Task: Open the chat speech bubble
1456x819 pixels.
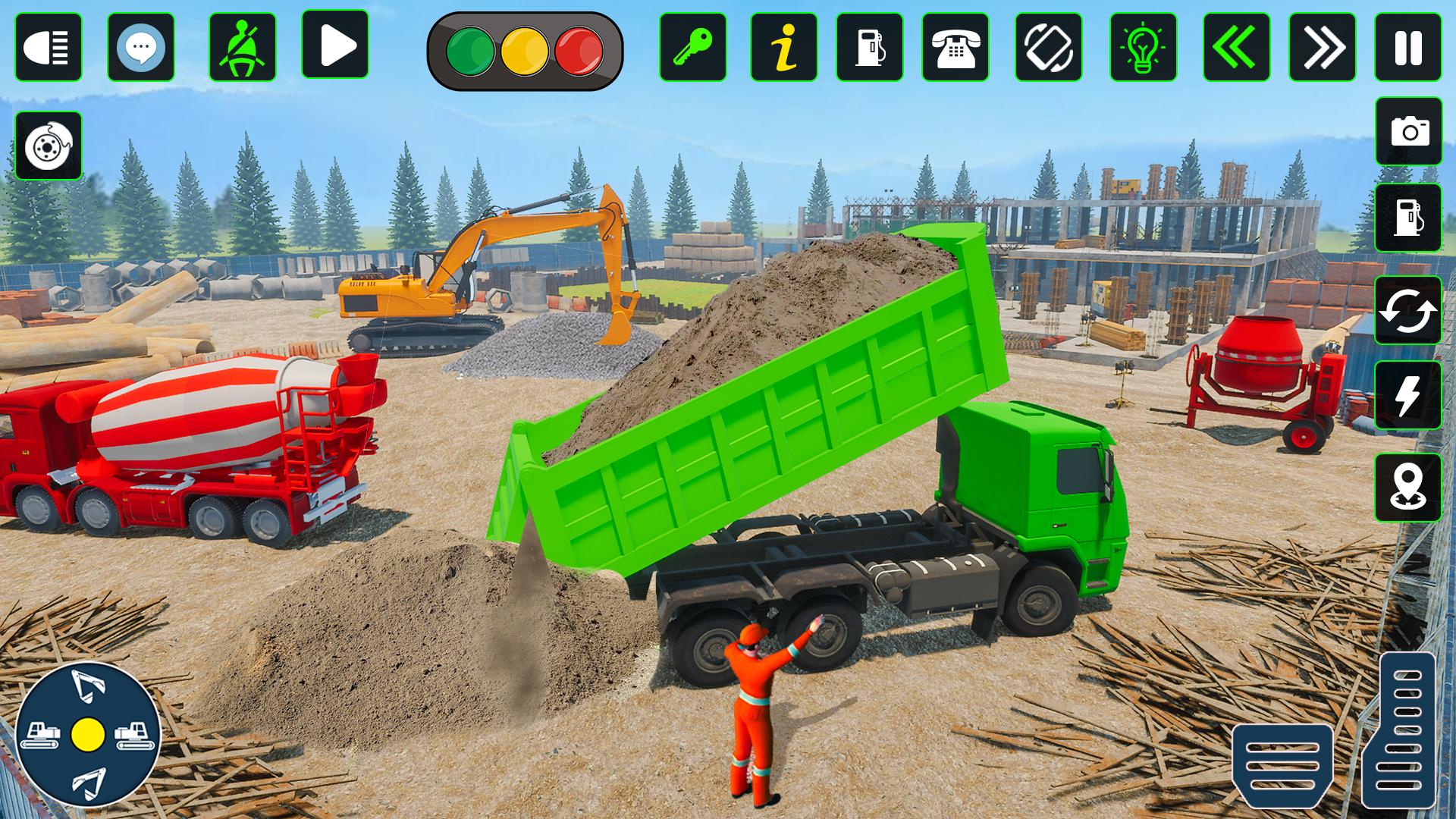Action: [x=141, y=47]
